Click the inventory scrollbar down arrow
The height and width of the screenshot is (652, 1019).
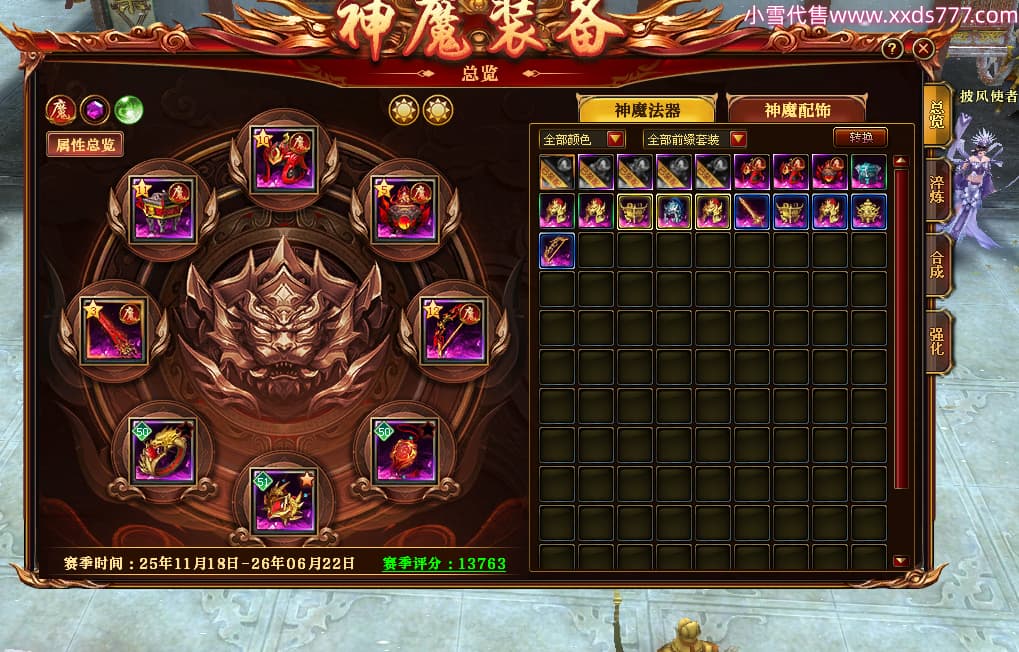tap(900, 561)
